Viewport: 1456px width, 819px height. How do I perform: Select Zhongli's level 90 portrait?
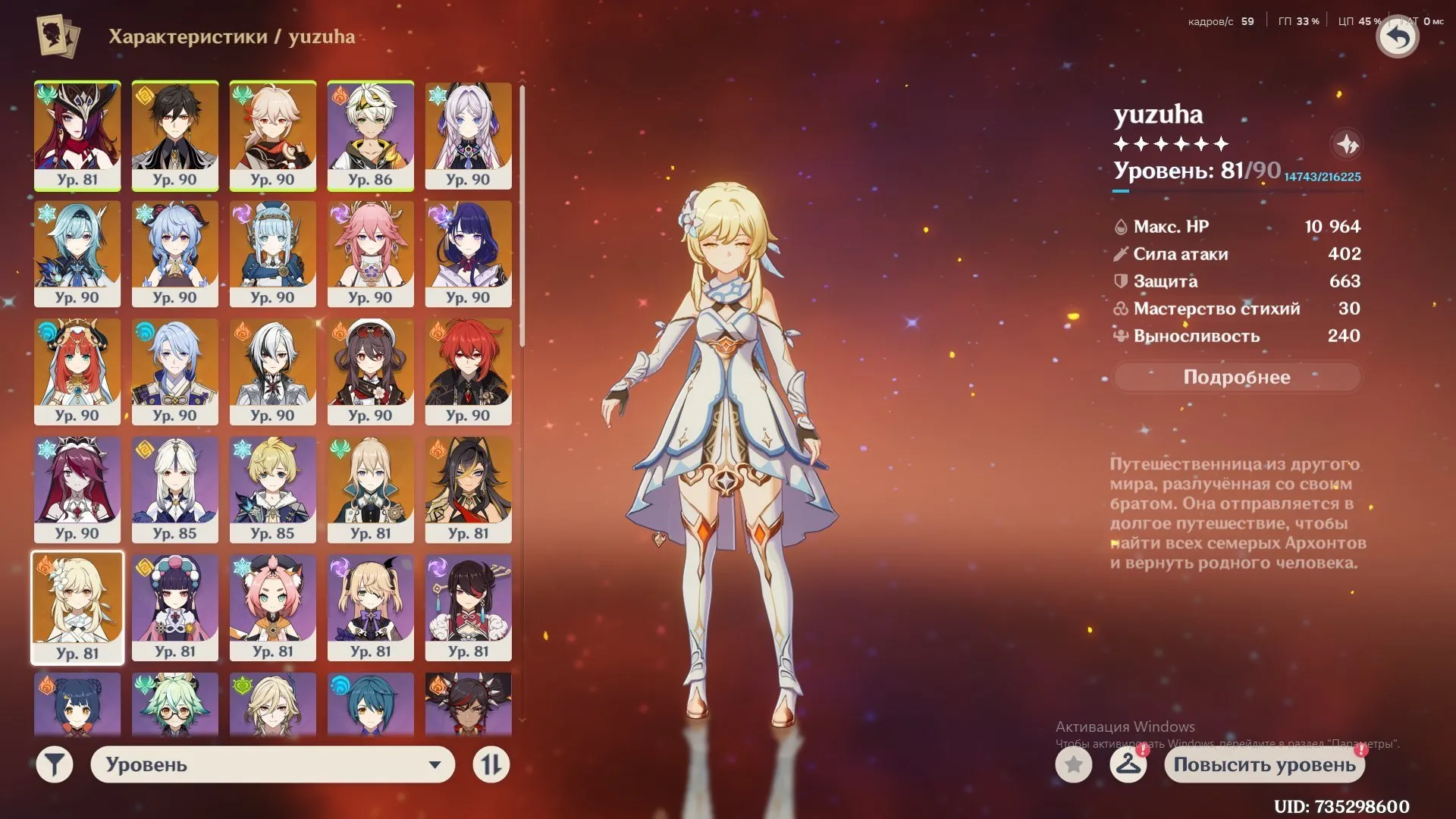pyautogui.click(x=175, y=135)
